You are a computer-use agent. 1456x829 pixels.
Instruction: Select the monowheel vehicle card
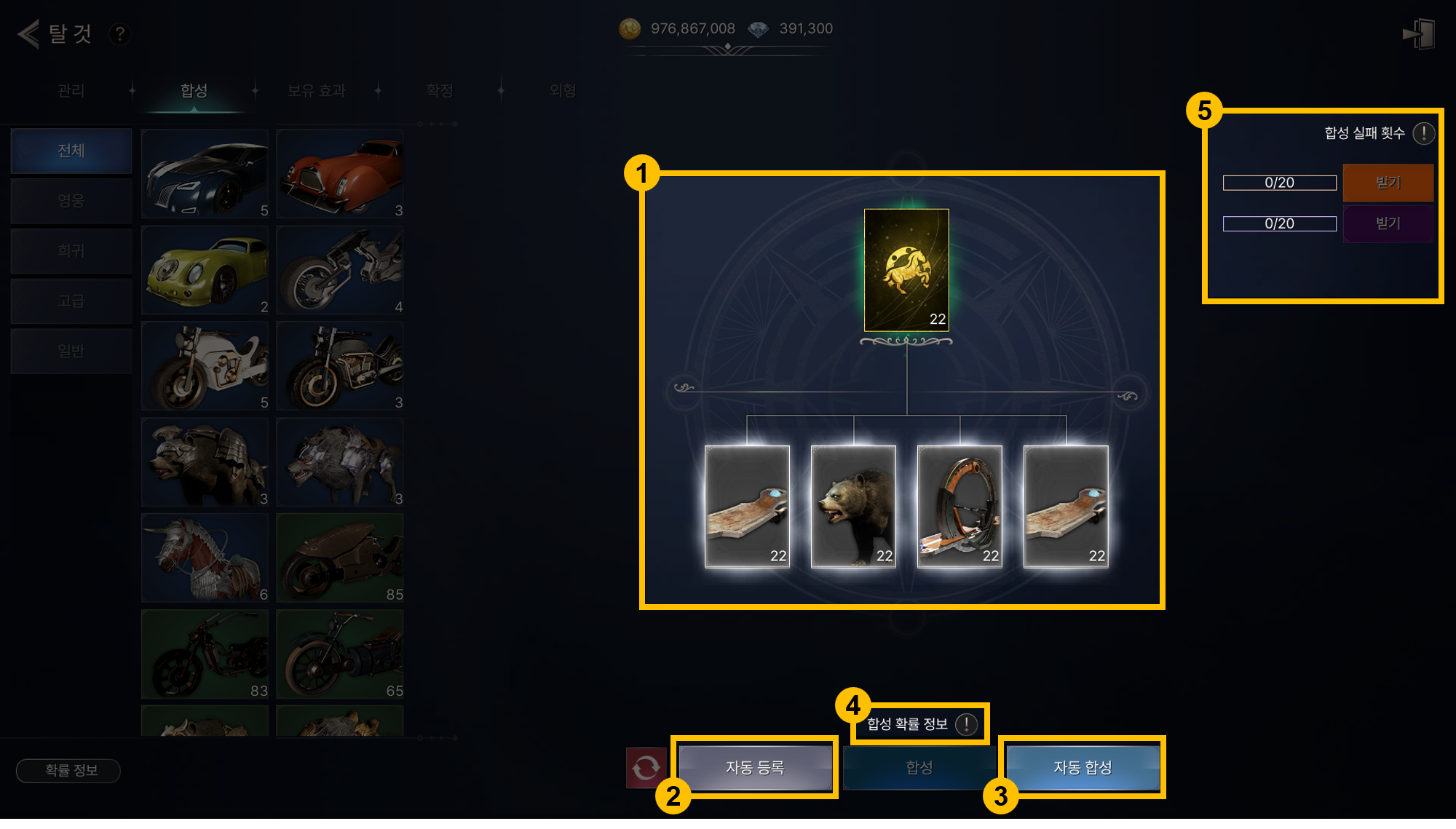pyautogui.click(x=960, y=507)
